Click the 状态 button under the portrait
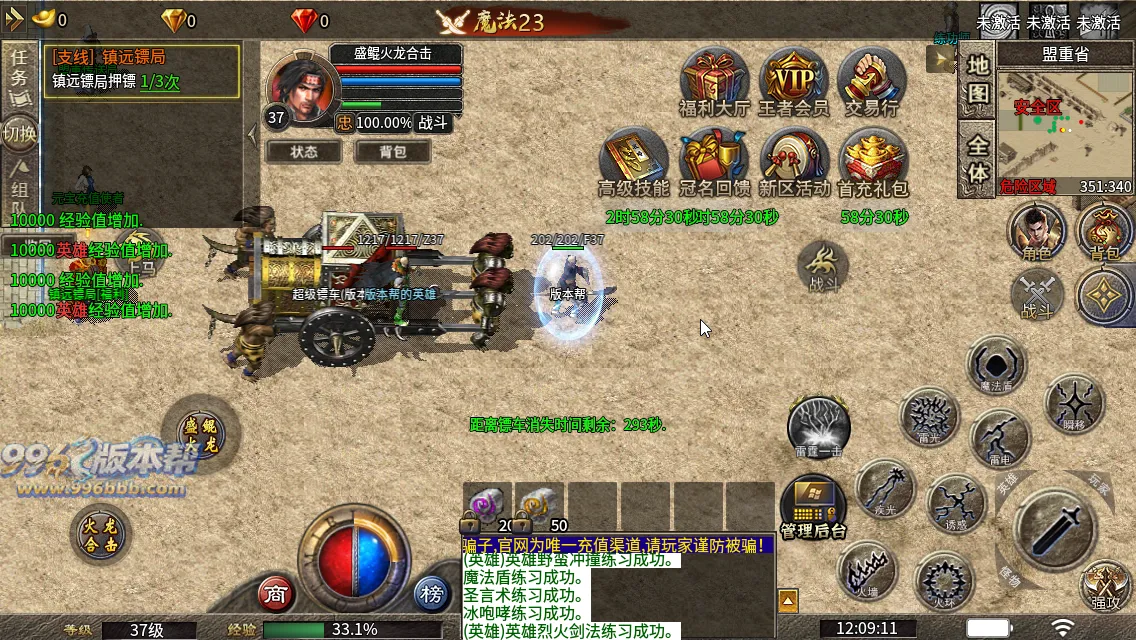1136x640 pixels. [x=304, y=151]
